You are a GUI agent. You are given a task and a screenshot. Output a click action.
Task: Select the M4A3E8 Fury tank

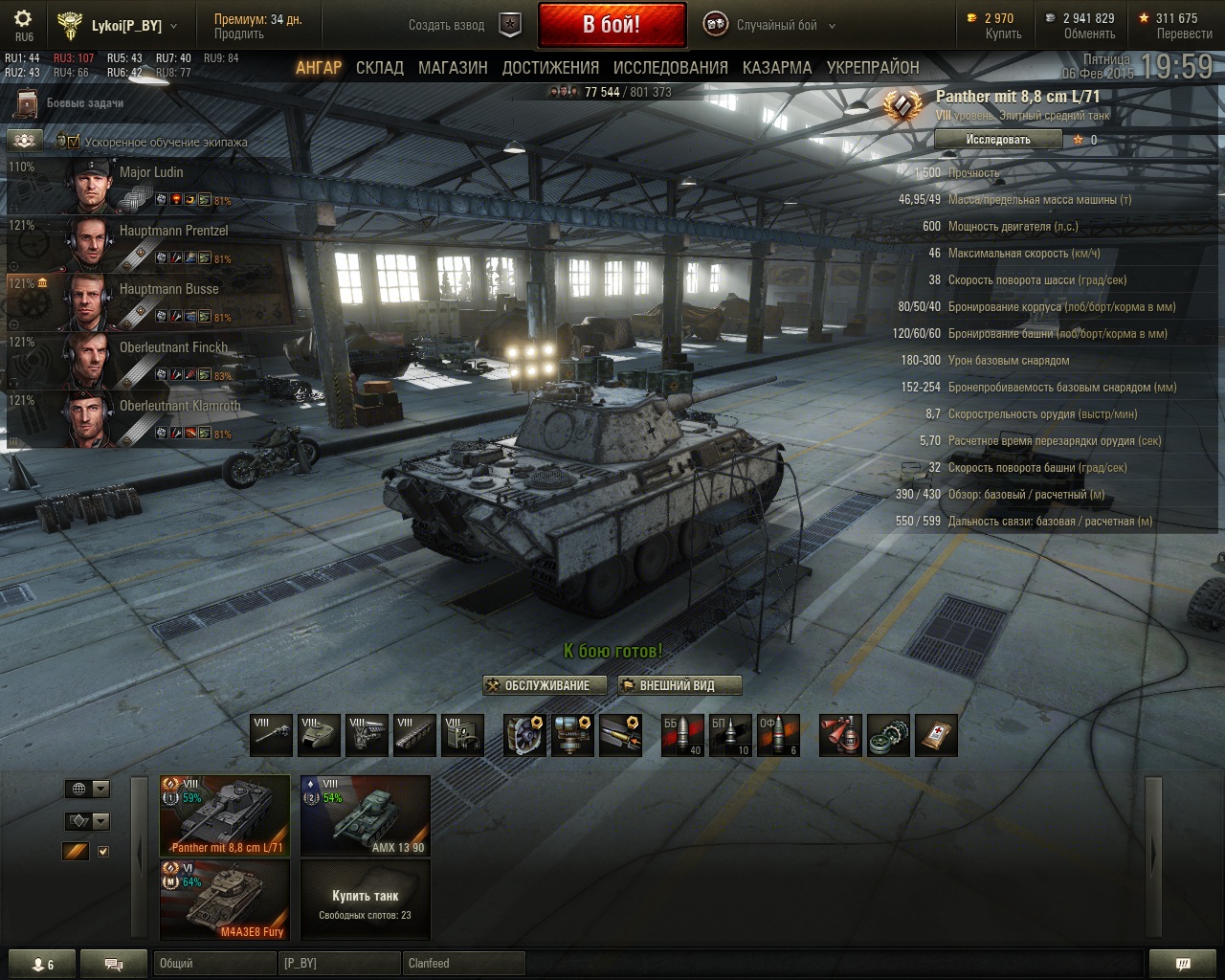point(225,900)
